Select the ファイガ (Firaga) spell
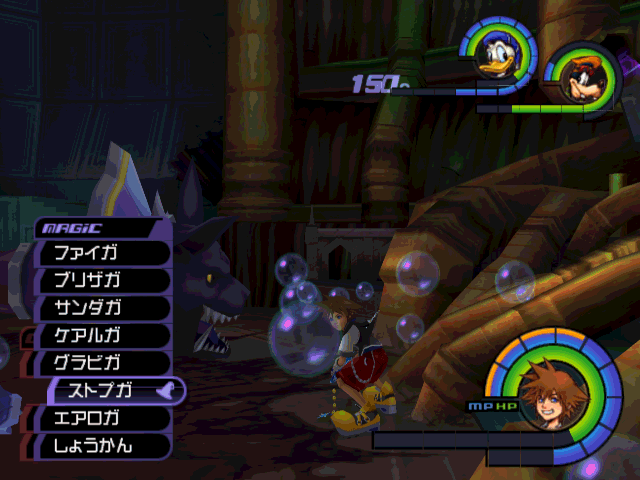640x480 pixels. (102, 253)
